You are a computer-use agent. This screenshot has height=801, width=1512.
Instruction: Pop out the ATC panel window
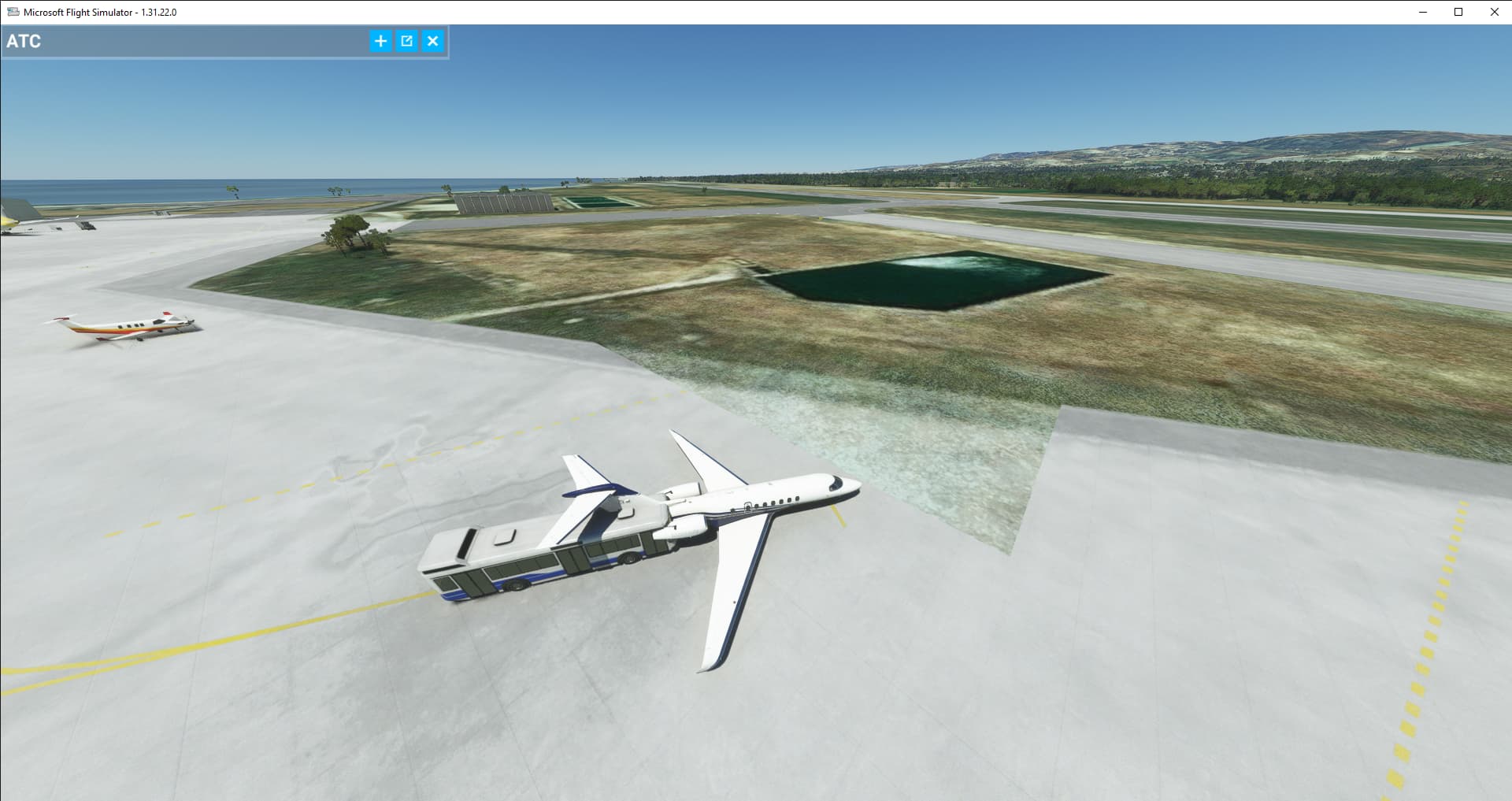[406, 41]
